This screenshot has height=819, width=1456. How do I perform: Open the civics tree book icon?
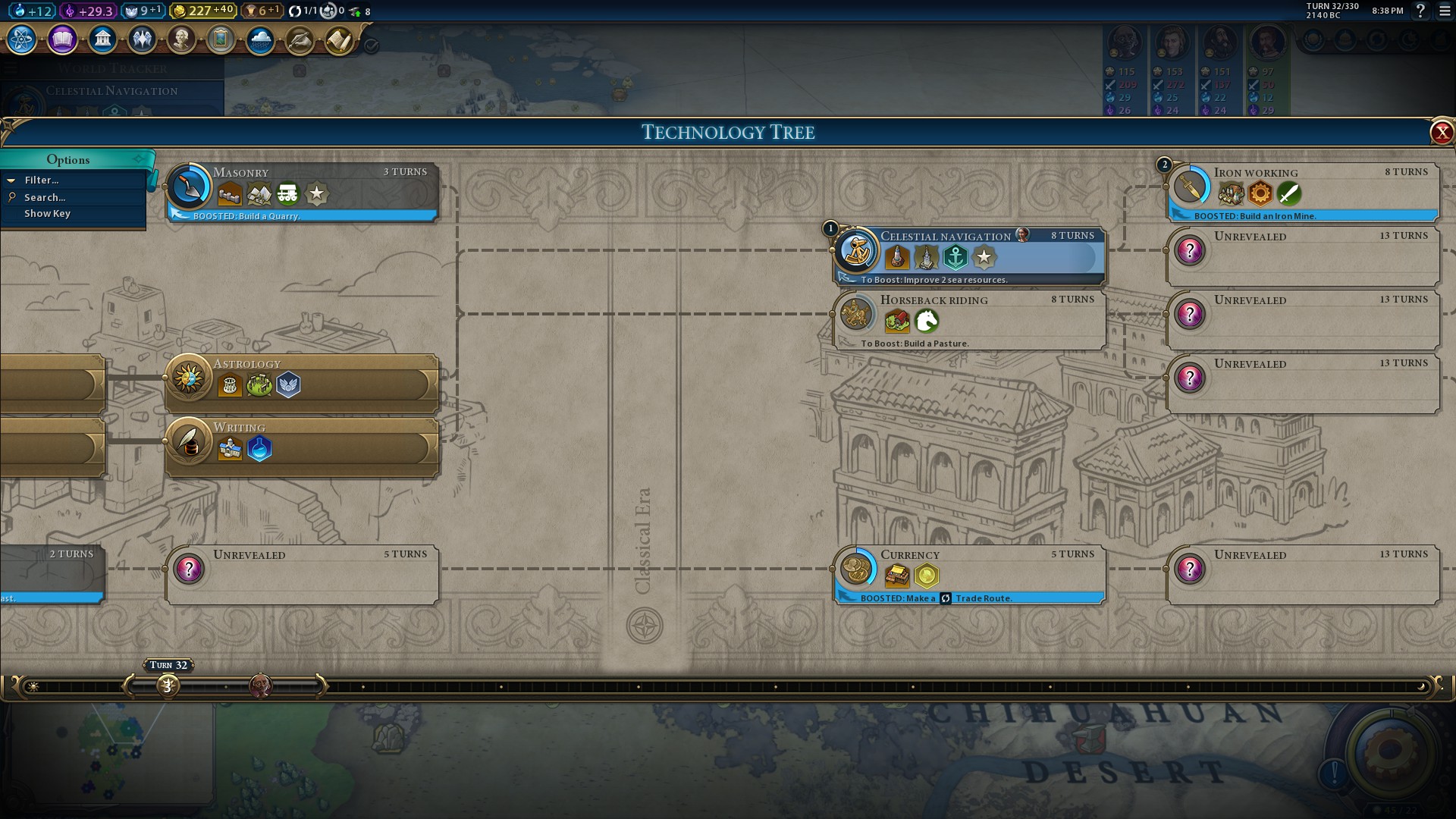(x=62, y=39)
